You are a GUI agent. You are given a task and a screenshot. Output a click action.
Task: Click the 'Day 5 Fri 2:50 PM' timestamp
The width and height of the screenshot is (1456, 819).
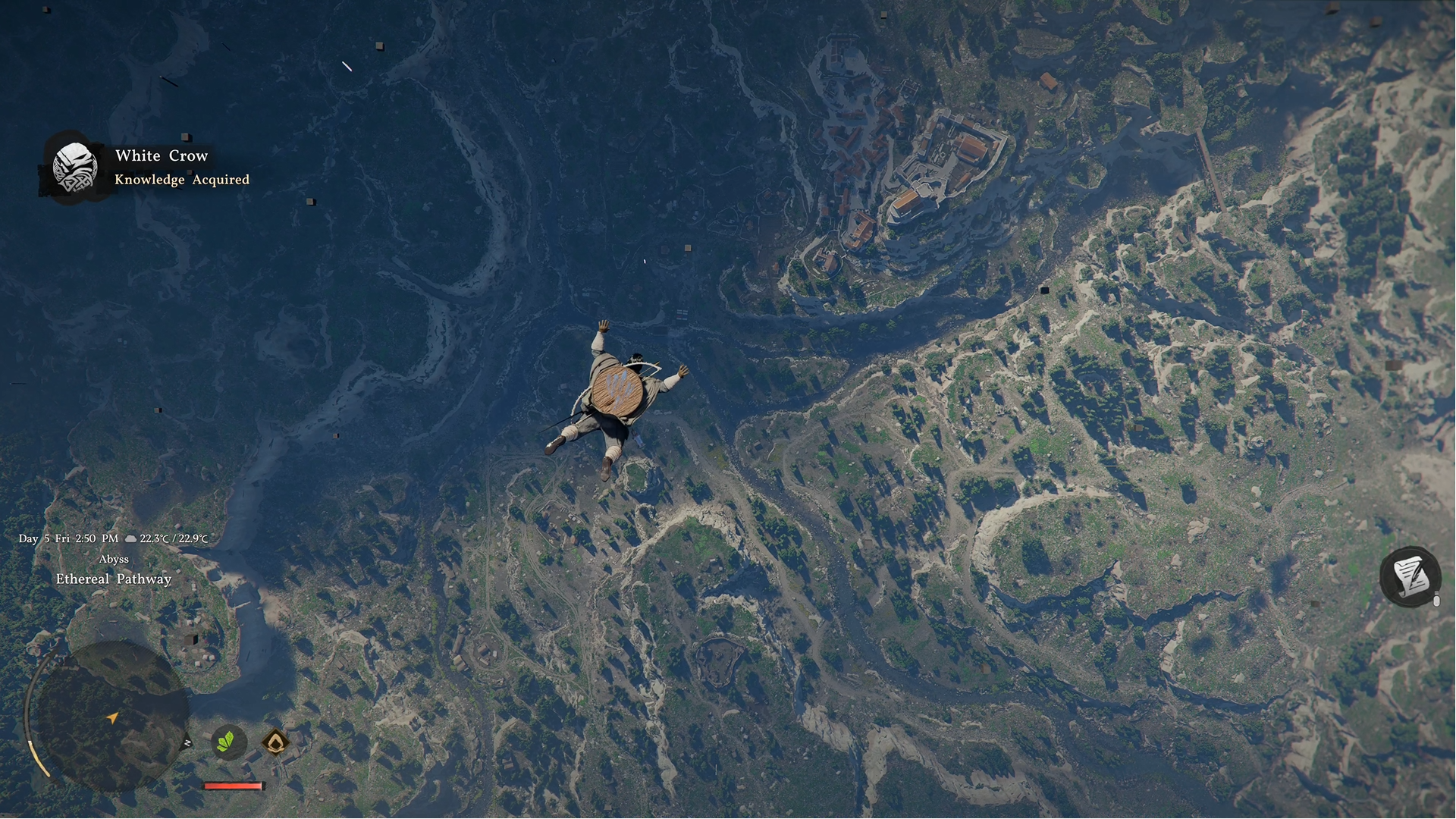67,538
